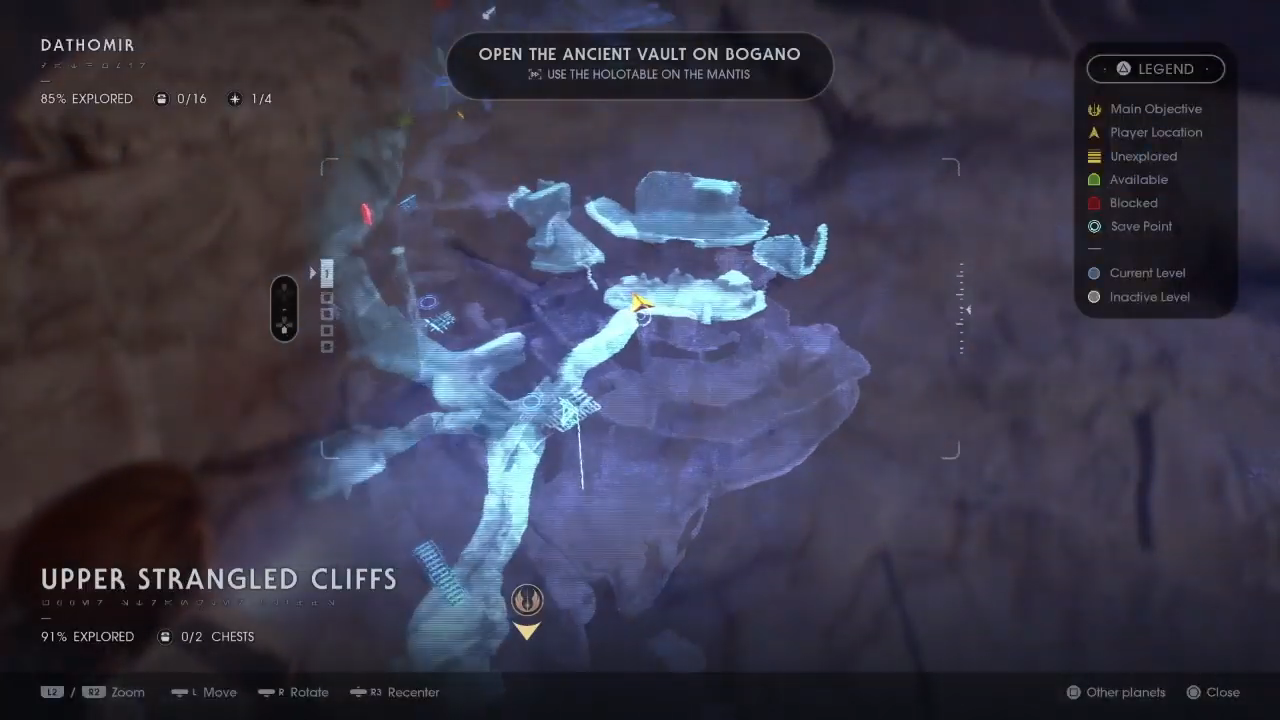The height and width of the screenshot is (720, 1280).
Task: Click the Available green icon in legend
Action: coord(1094,179)
